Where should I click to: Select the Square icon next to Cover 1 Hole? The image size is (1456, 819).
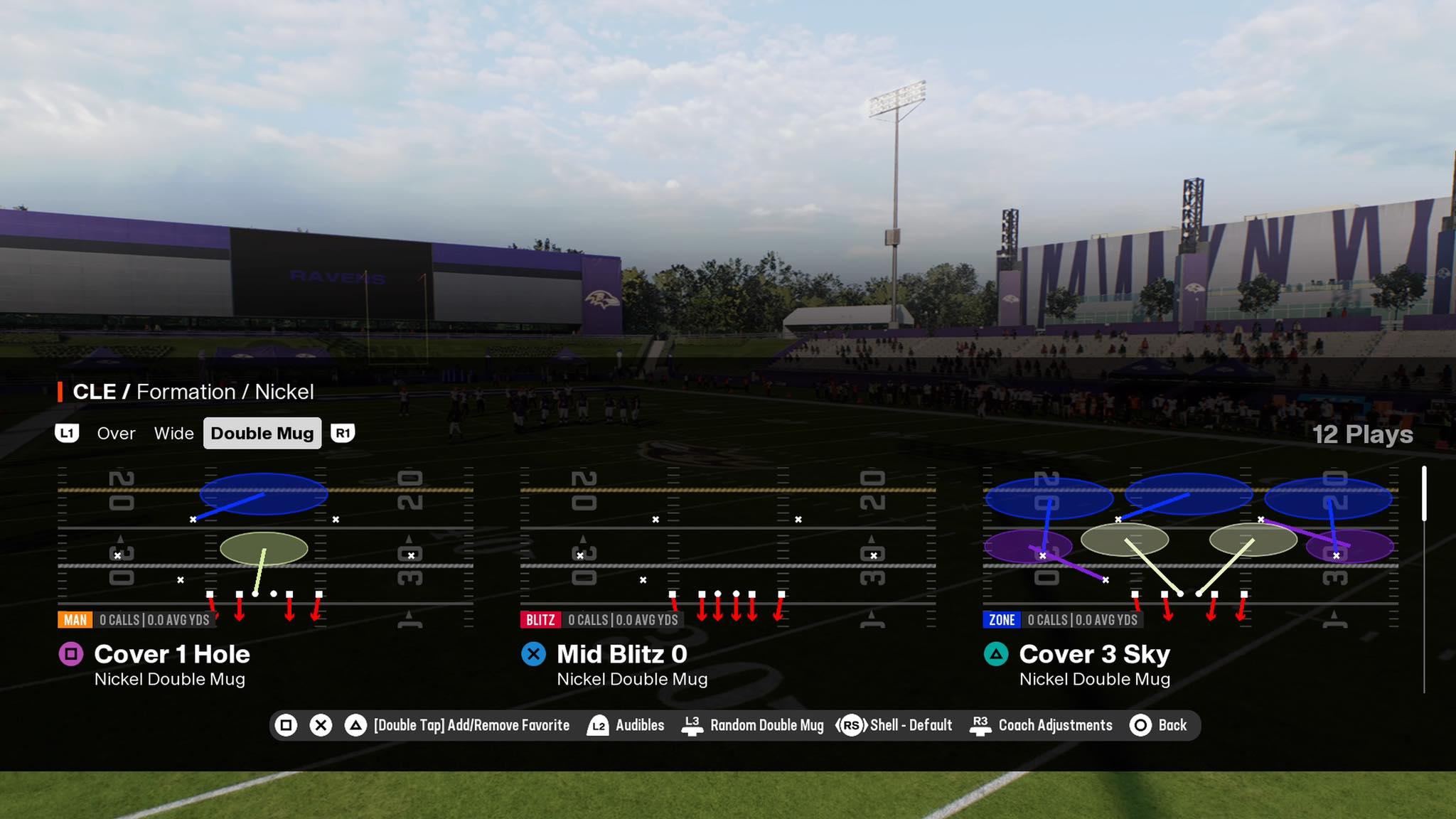(x=70, y=654)
